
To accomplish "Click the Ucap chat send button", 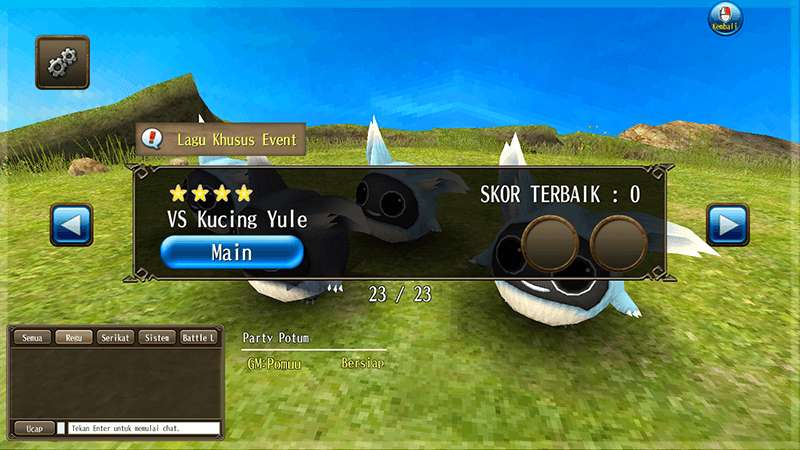I will coord(33,428).
